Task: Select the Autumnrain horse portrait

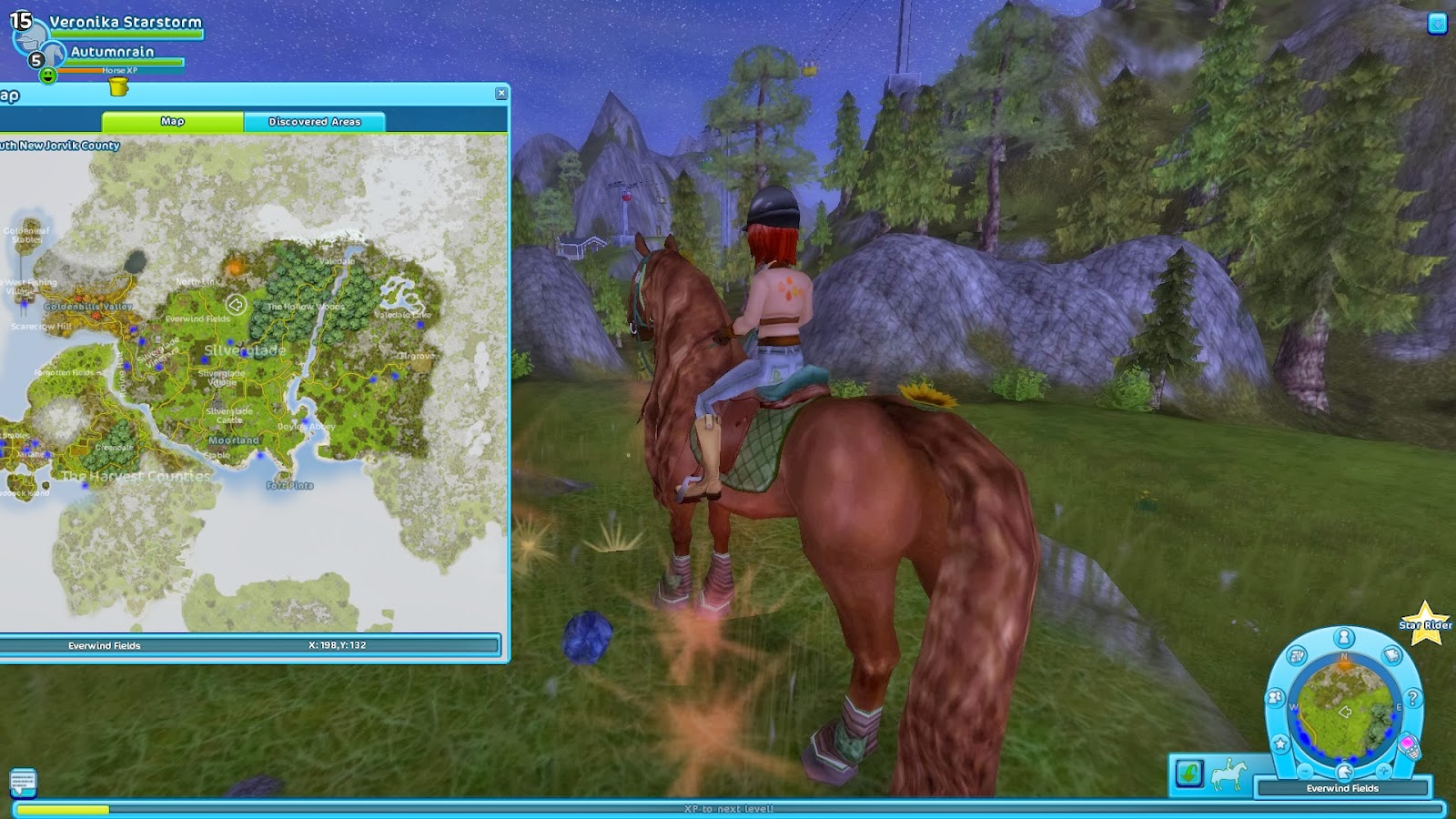Action: coord(55,54)
